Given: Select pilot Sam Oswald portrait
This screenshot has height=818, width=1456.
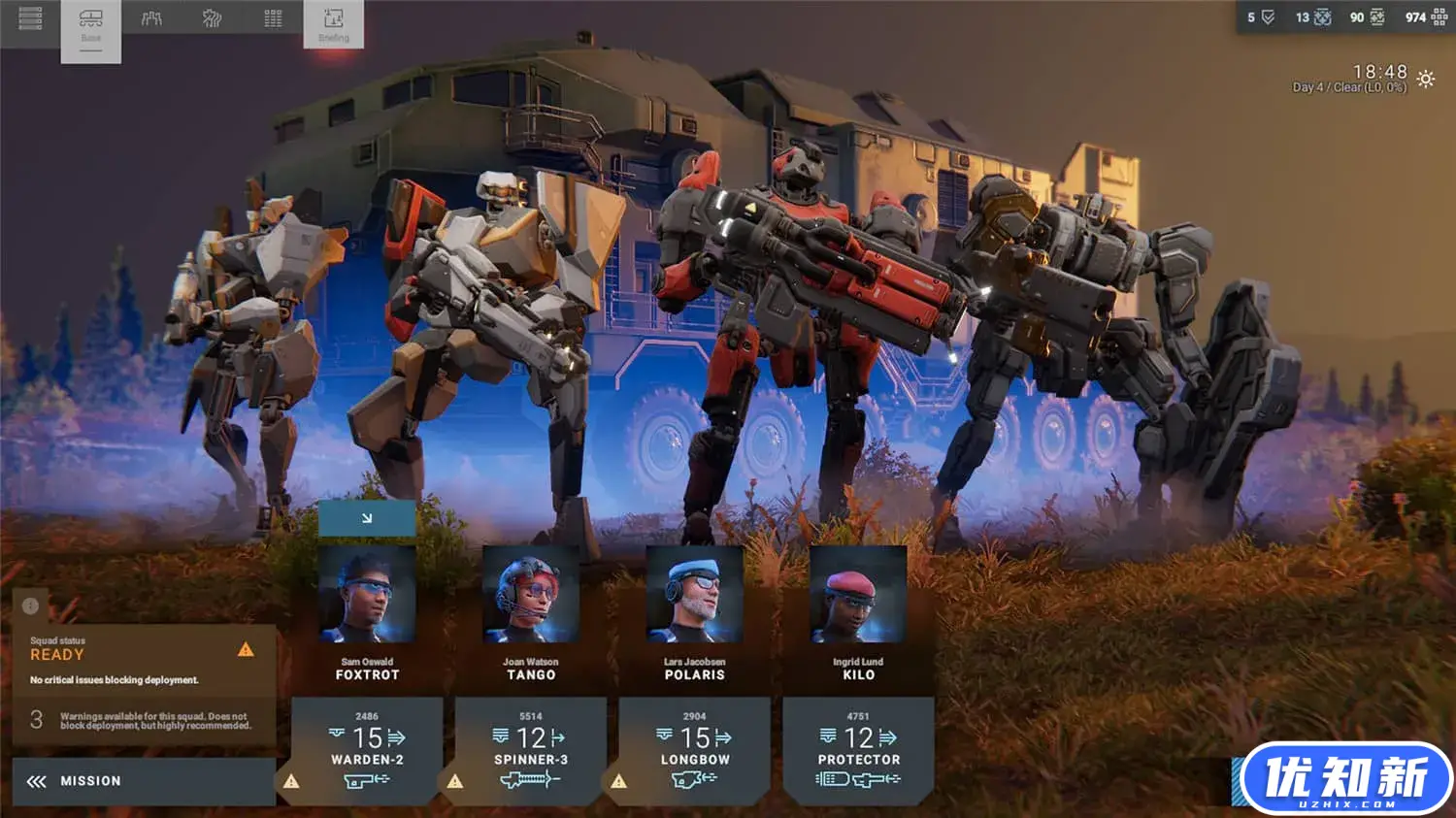Looking at the screenshot, I should click(367, 594).
